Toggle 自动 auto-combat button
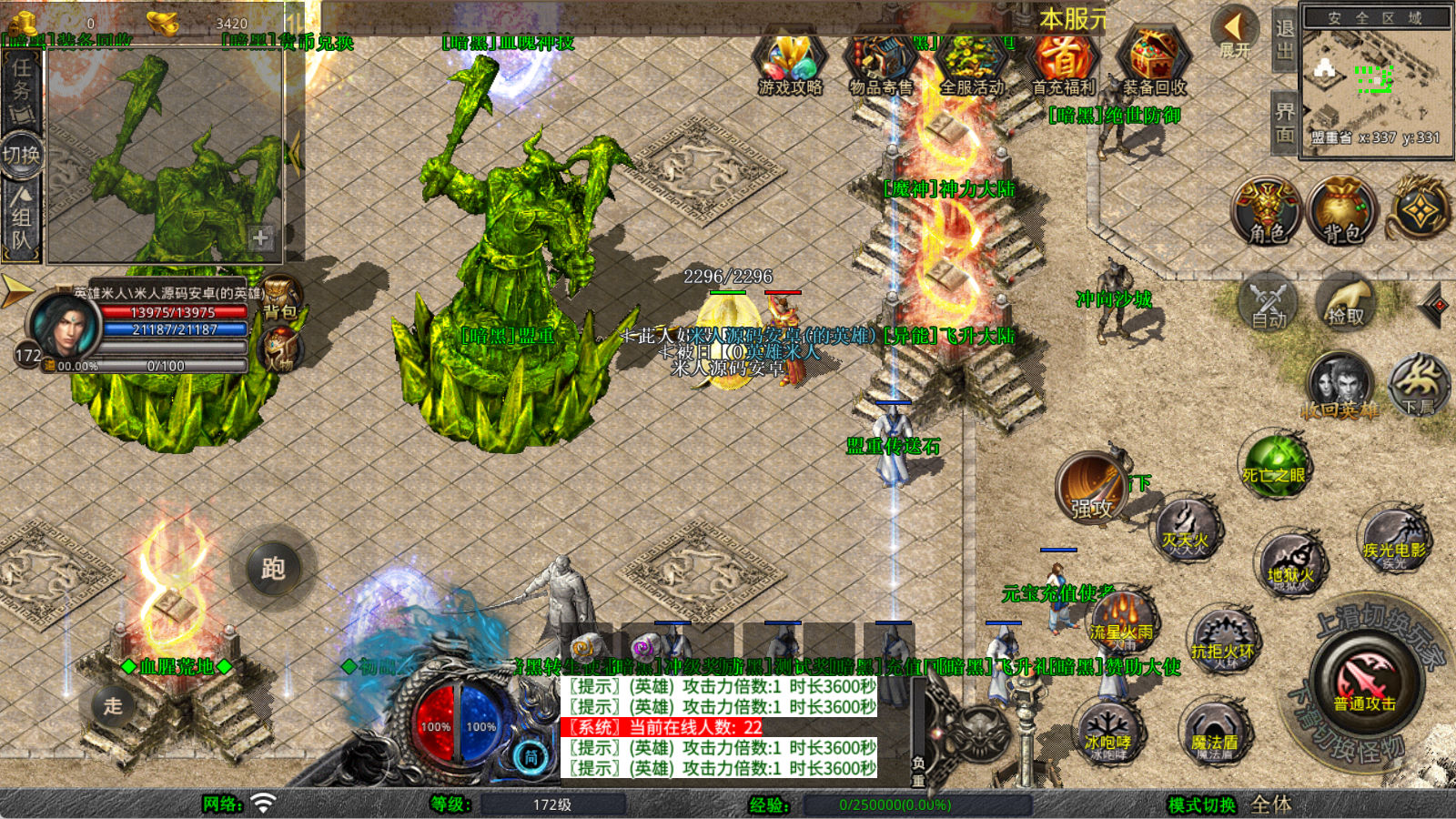Viewport: 1456px width, 819px height. tap(1269, 302)
